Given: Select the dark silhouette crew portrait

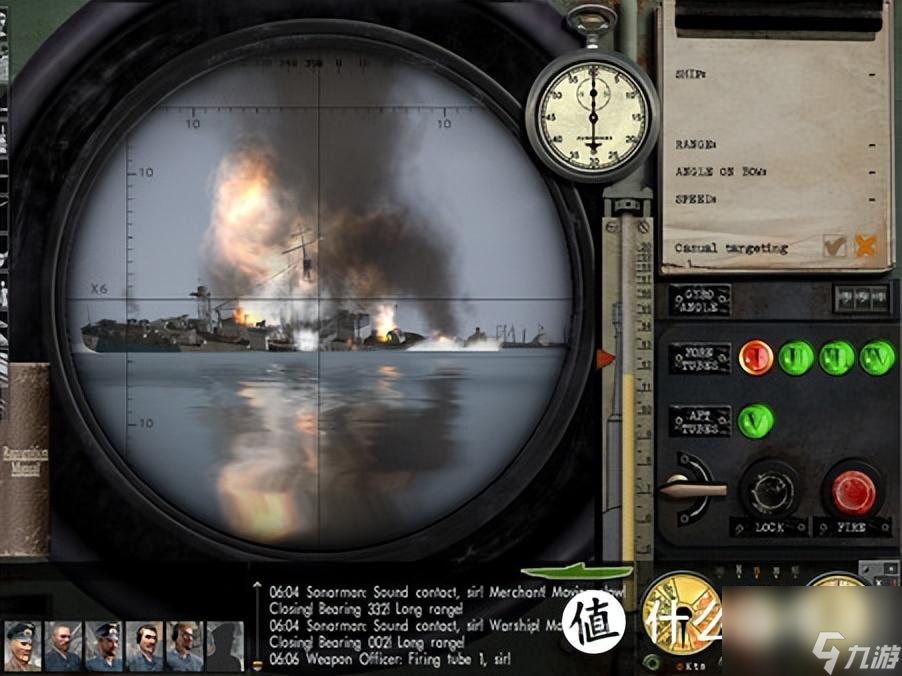Looking at the screenshot, I should [x=225, y=645].
